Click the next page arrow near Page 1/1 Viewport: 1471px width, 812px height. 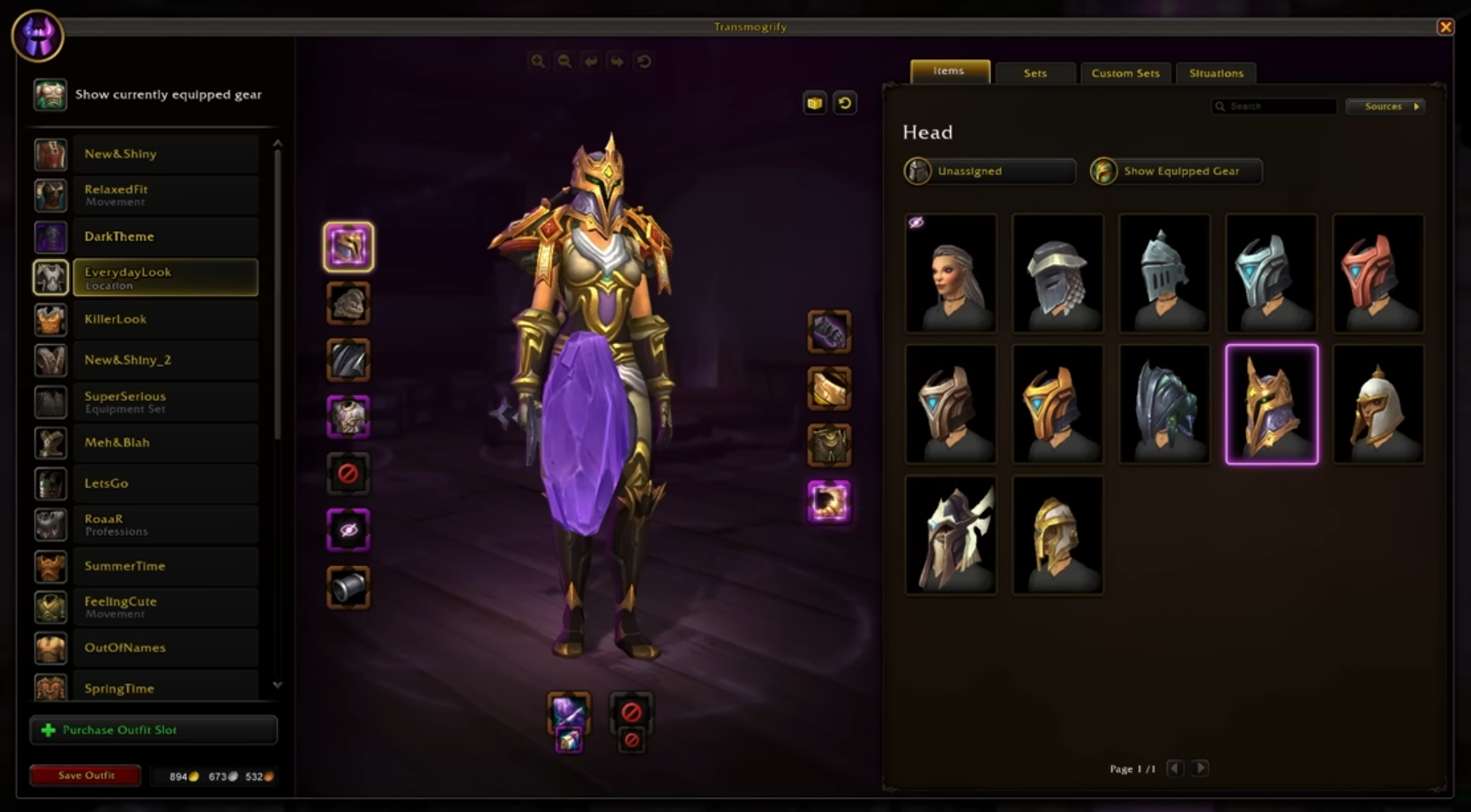(x=1200, y=768)
